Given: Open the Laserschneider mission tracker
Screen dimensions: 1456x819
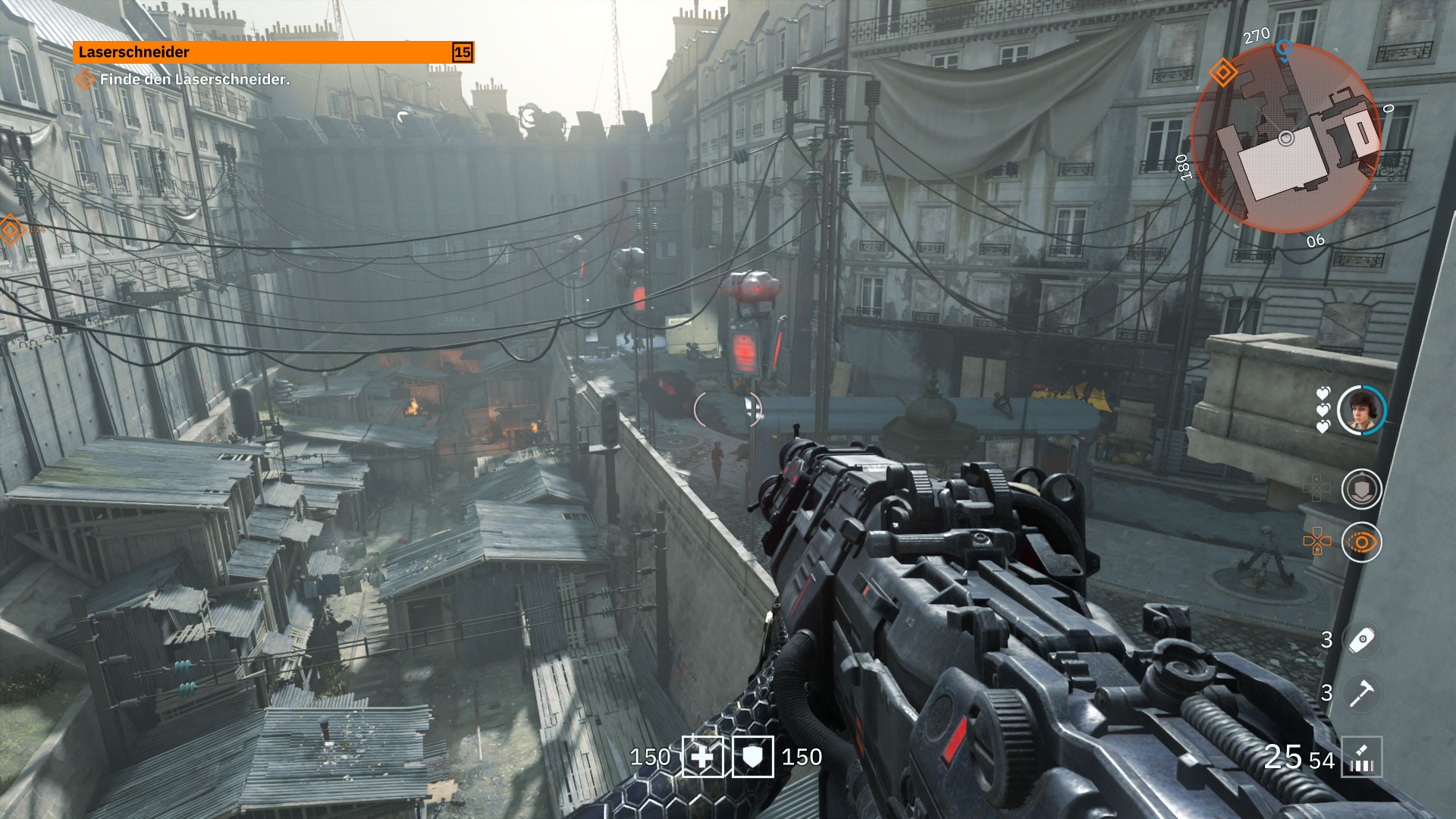Looking at the screenshot, I should pos(262,52).
